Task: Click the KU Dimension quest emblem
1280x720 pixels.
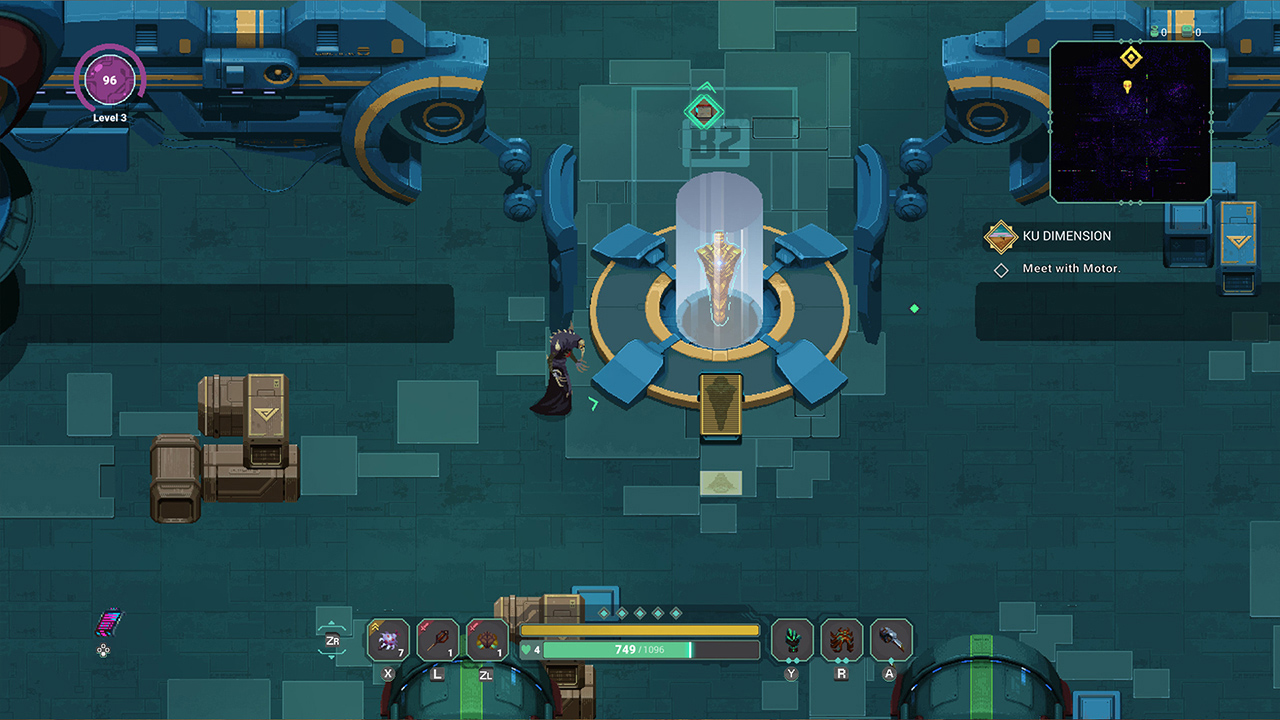Action: (x=999, y=236)
